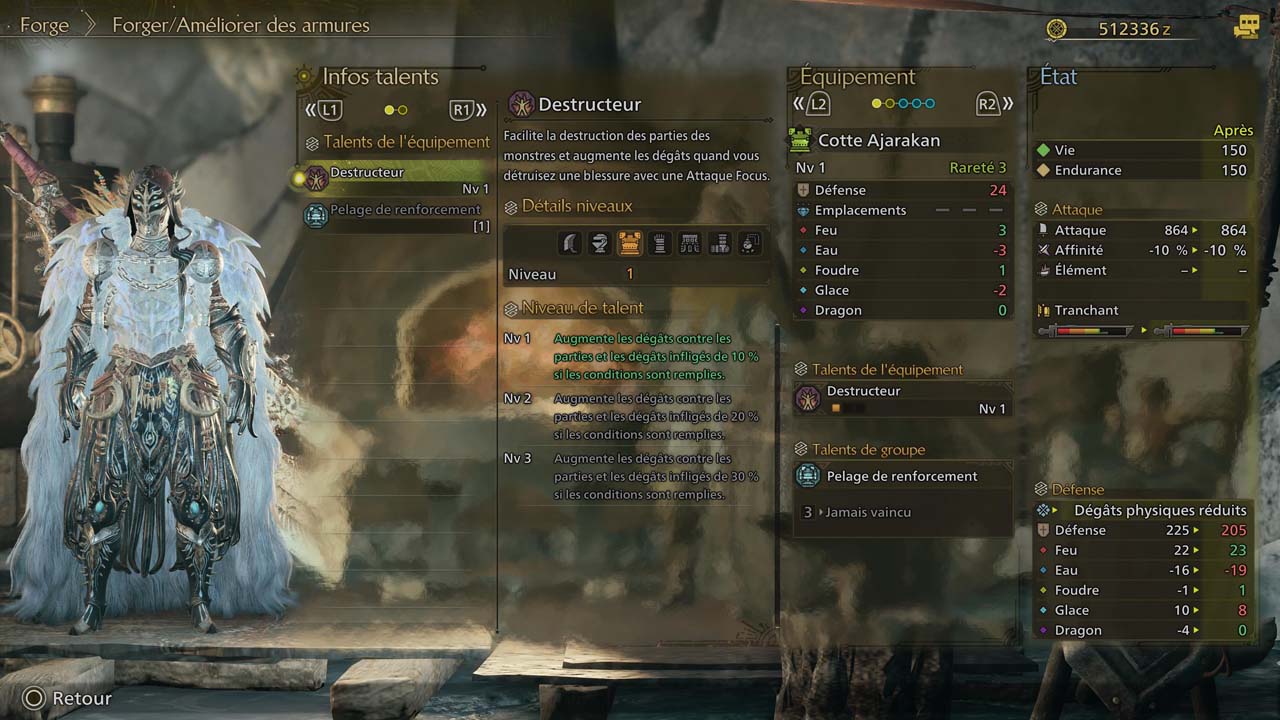Viewport: 1280px width, 720px height.
Task: Click the Infos talents page indicator dots
Action: 396,110
